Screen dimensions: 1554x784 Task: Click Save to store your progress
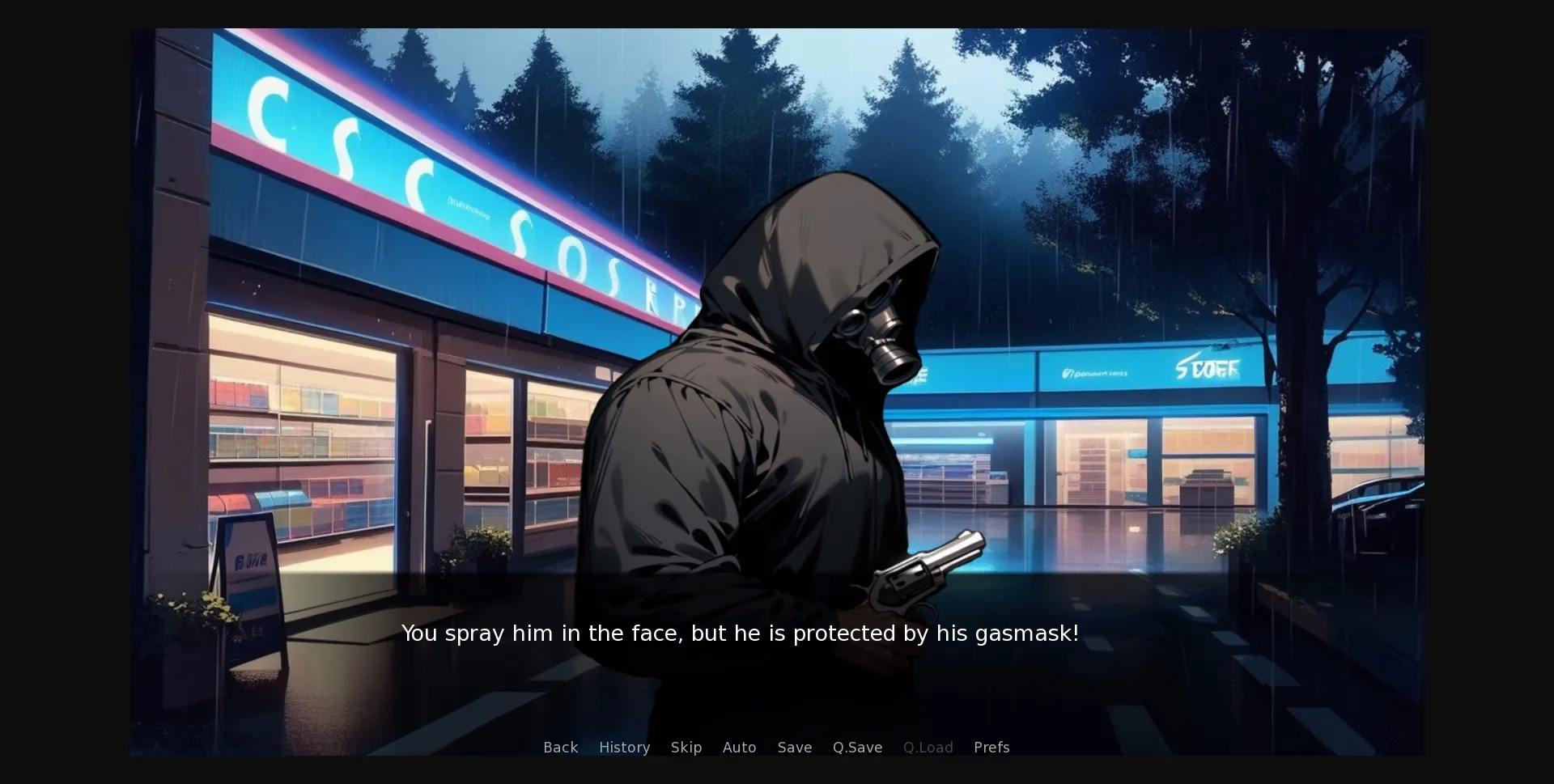(x=794, y=747)
